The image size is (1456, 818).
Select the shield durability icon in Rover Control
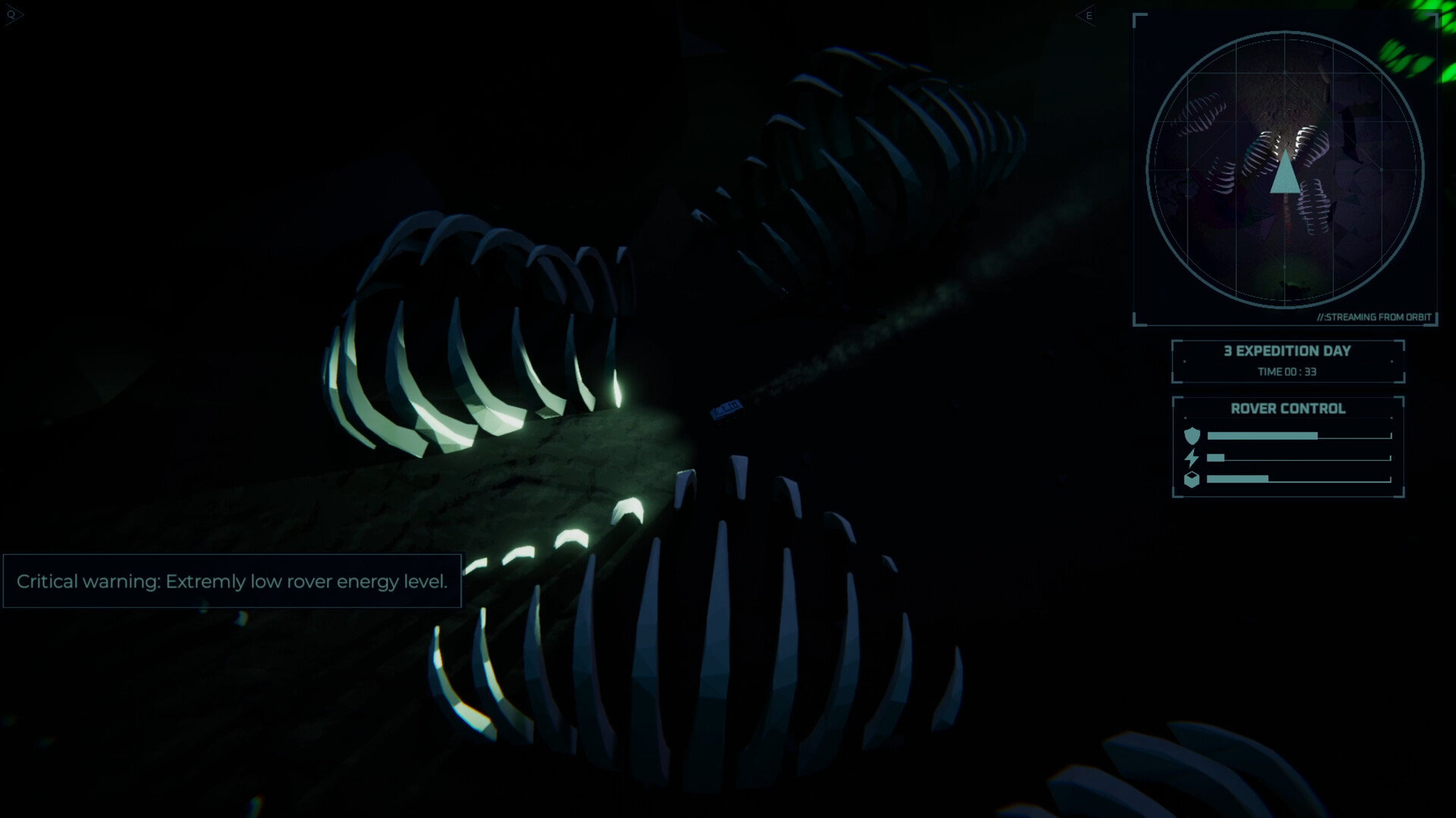pyautogui.click(x=1193, y=435)
